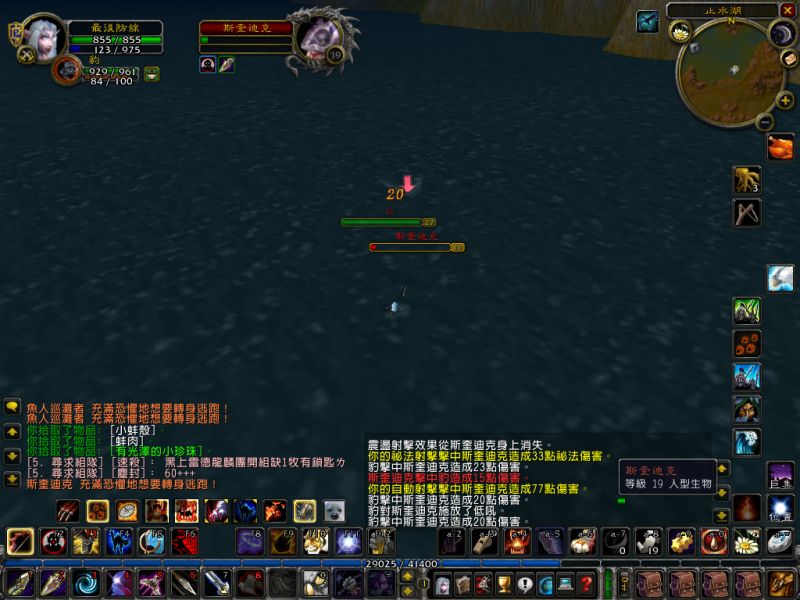The height and width of the screenshot is (600, 800).
Task: Use the roasted chicken food item
Action: click(780, 147)
